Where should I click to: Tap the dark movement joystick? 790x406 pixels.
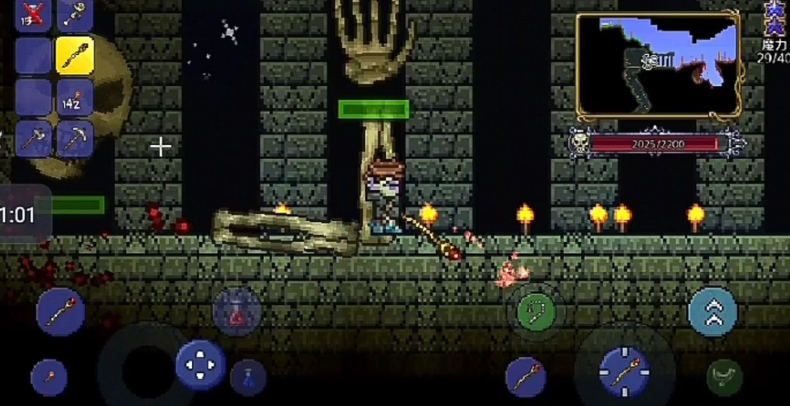(145, 370)
